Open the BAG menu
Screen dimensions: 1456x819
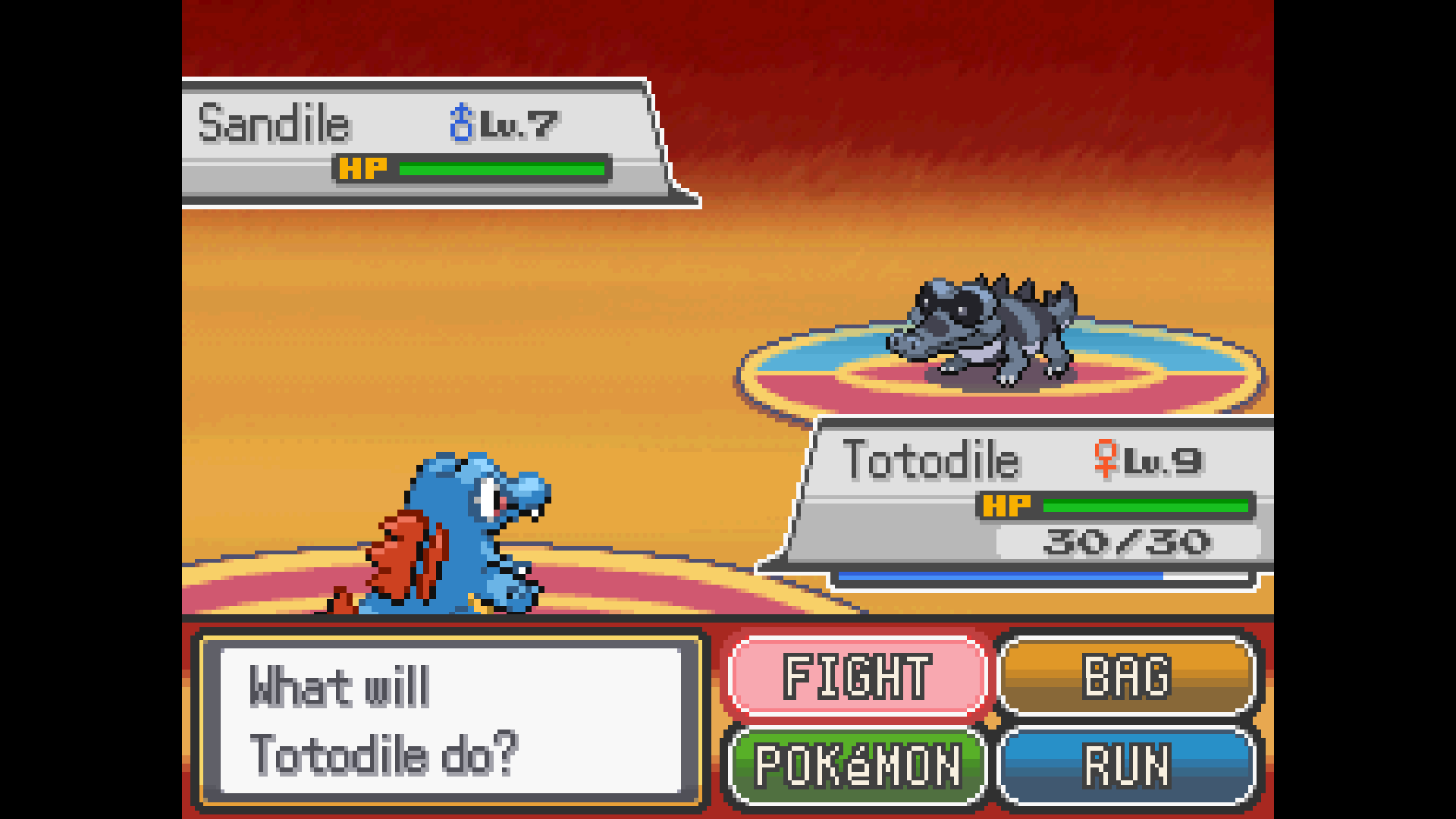tap(1127, 676)
